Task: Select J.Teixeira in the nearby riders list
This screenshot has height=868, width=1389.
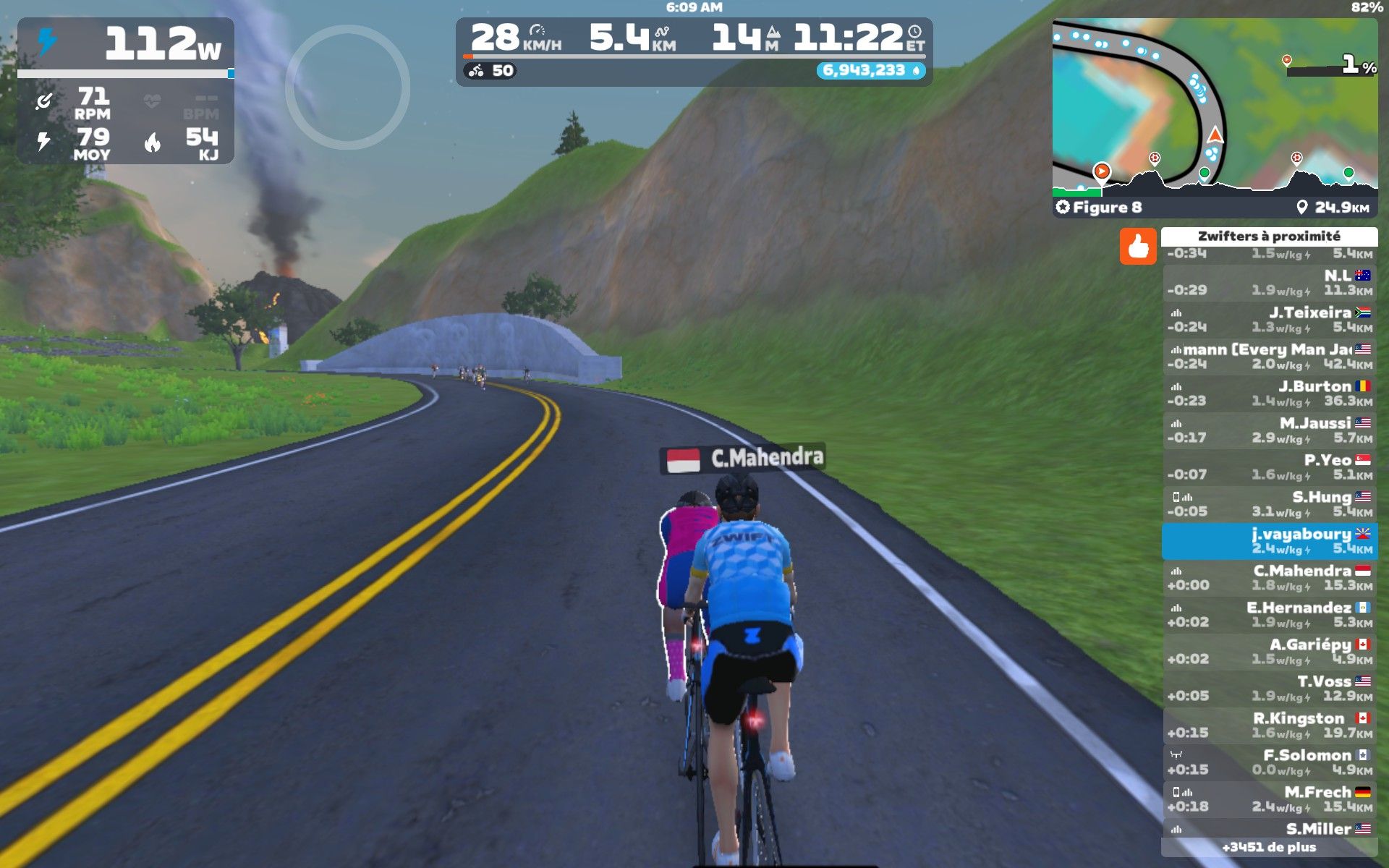Action: click(x=1270, y=320)
